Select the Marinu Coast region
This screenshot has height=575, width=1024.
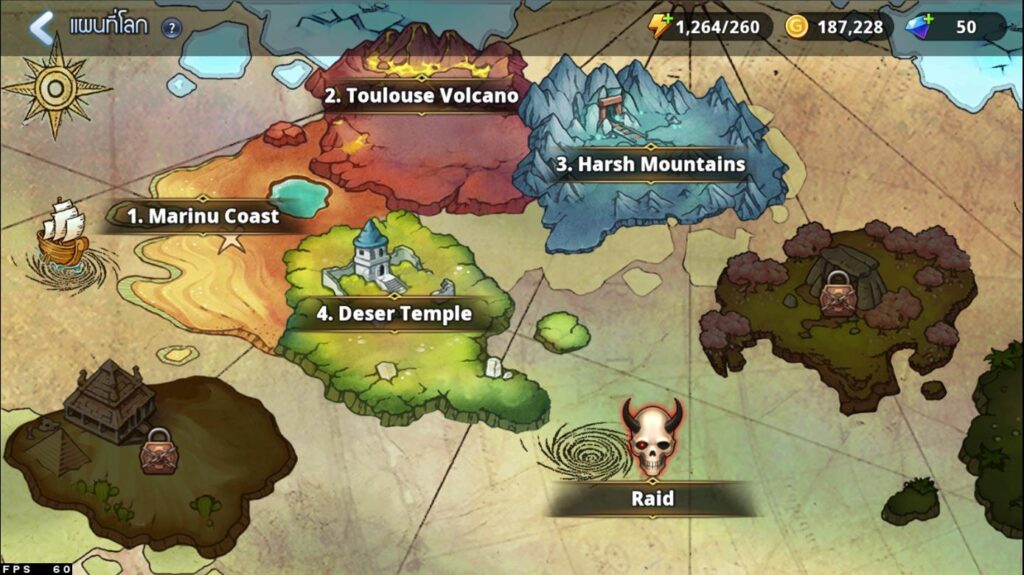[x=203, y=215]
